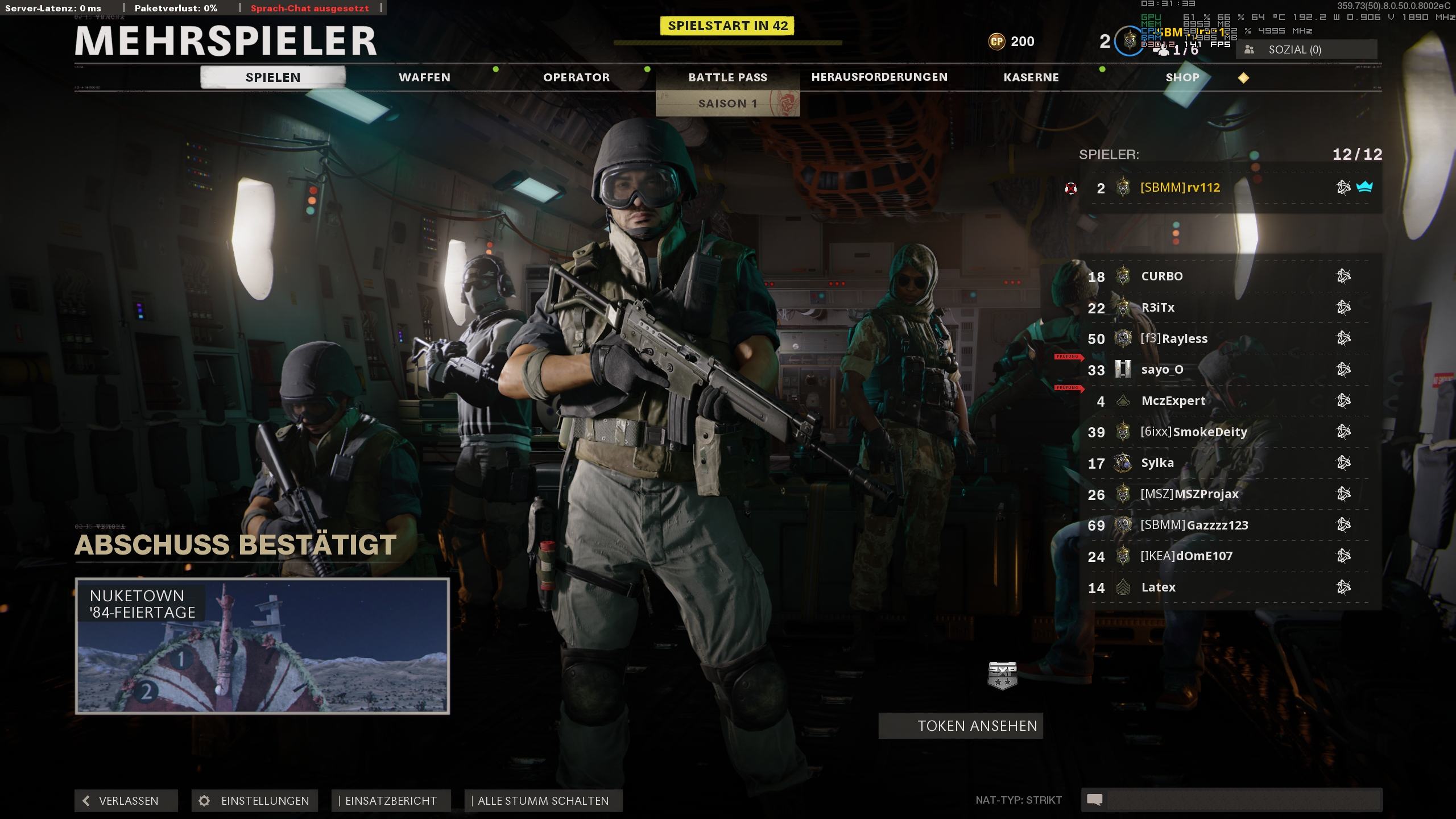
Task: Click the Verlassen button to leave lobby
Action: [x=126, y=801]
